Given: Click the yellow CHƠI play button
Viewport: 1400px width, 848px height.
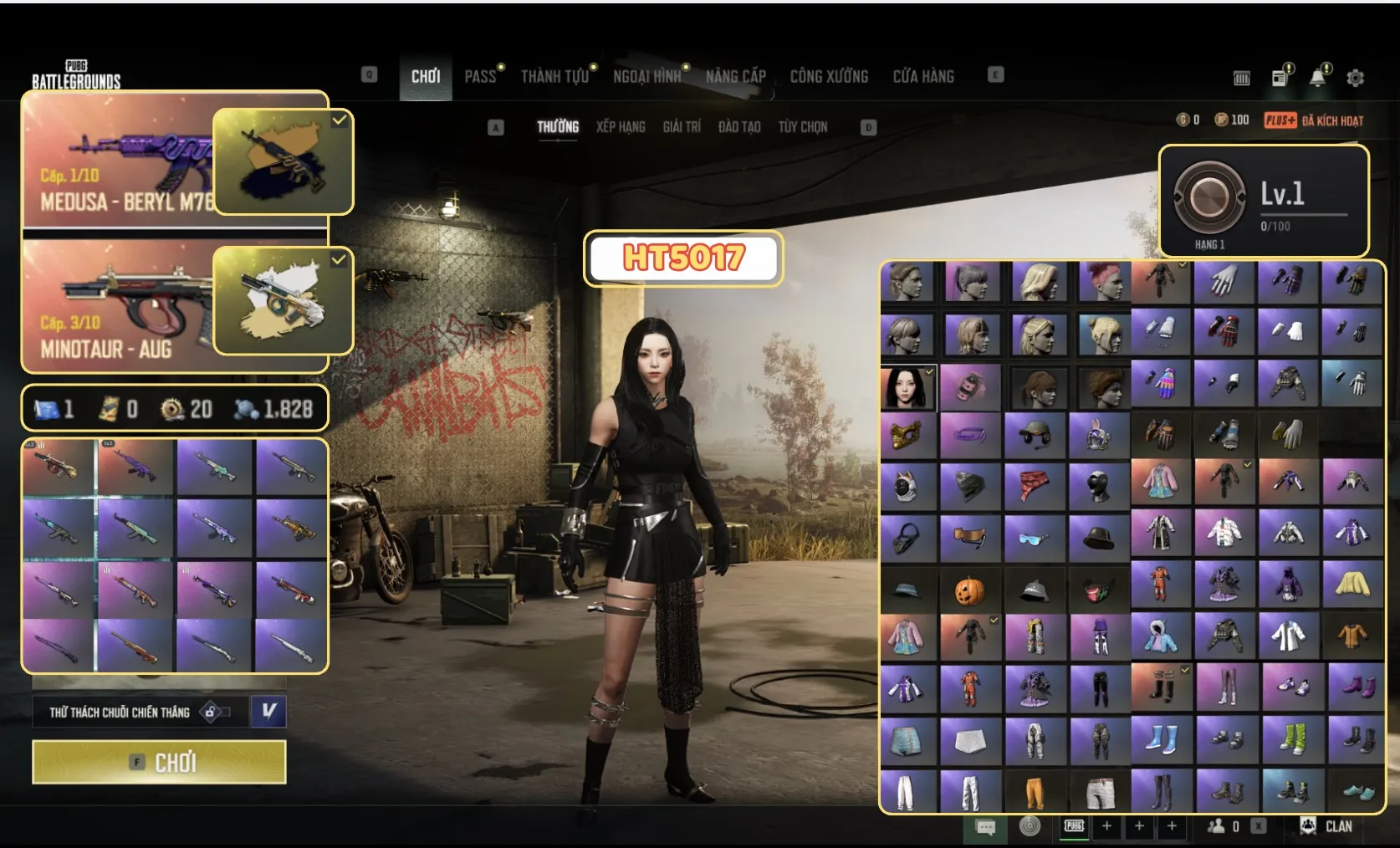Looking at the screenshot, I should click(159, 762).
